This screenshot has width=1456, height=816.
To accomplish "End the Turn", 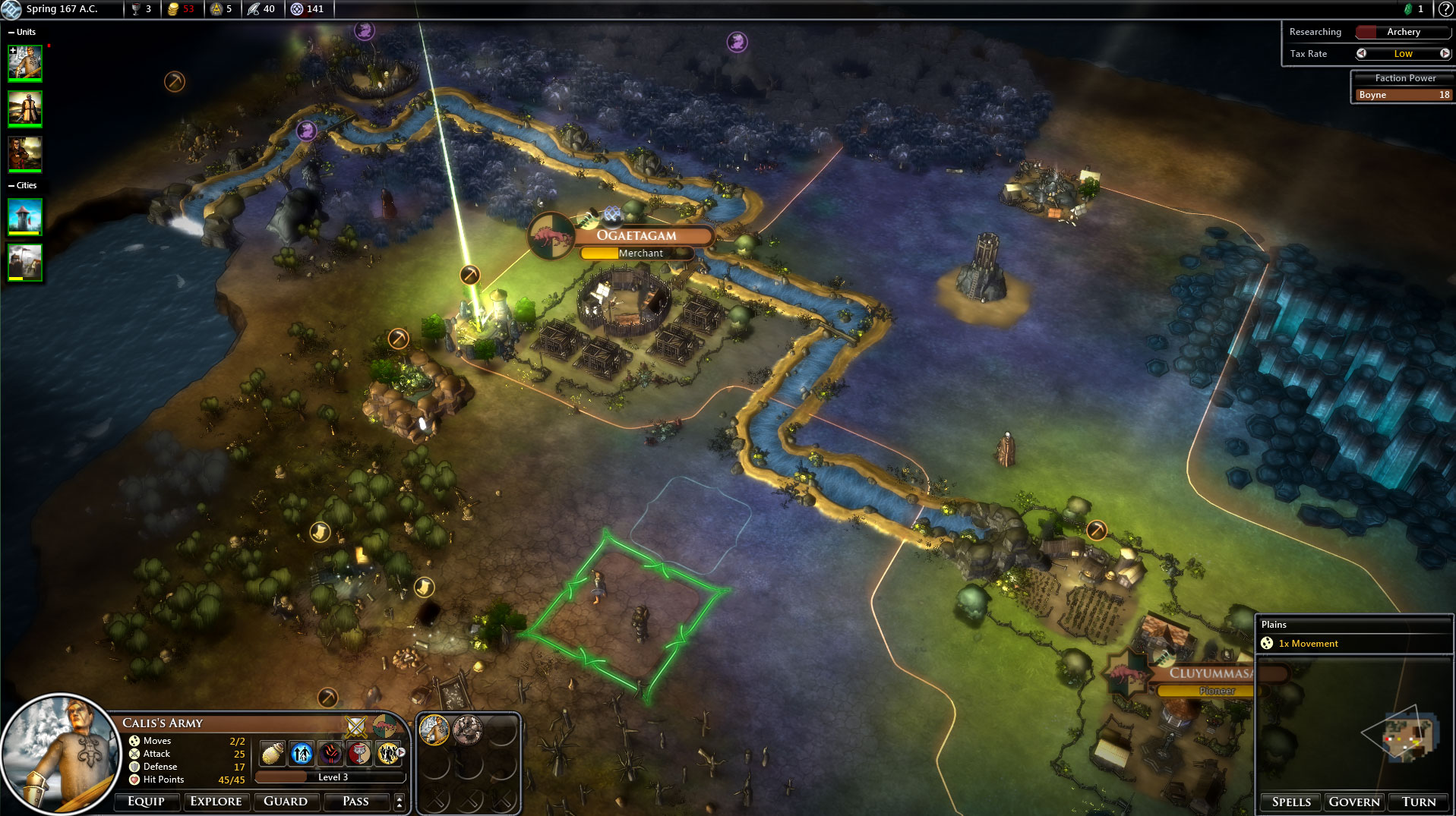I will click(x=1418, y=802).
